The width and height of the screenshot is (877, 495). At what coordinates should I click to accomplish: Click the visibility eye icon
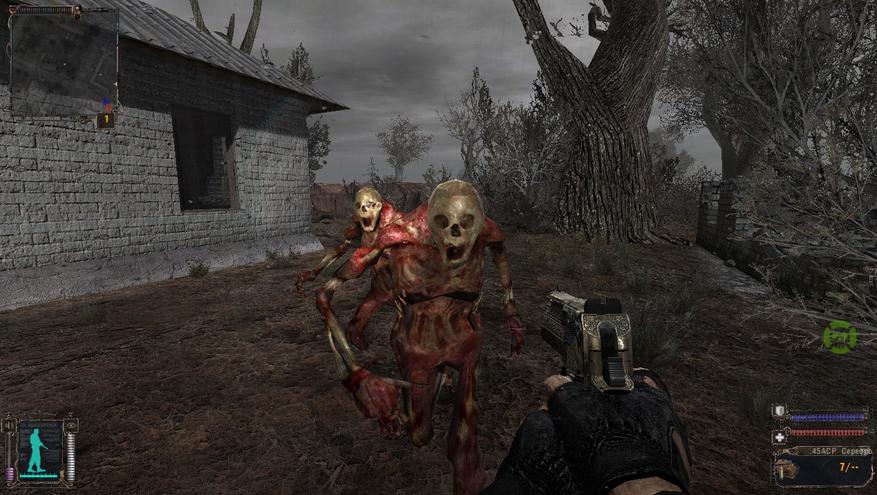click(70, 425)
